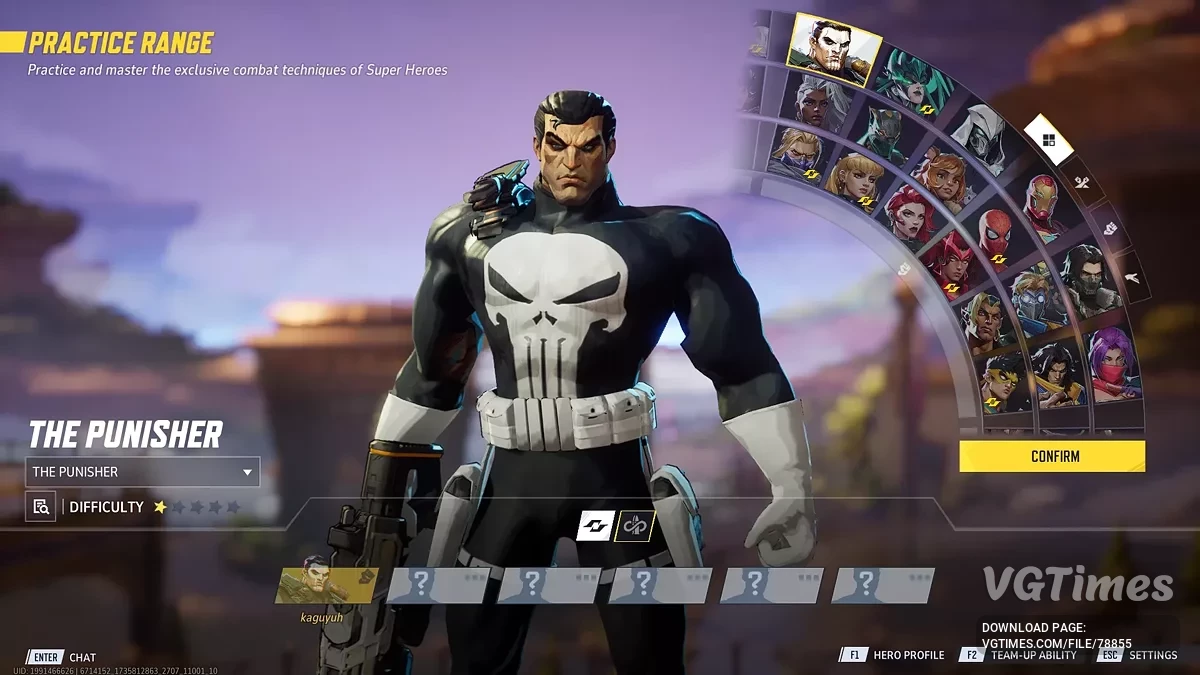Click kaguyuh's Punisher player slot
This screenshot has width=1200, height=675.
click(326, 585)
